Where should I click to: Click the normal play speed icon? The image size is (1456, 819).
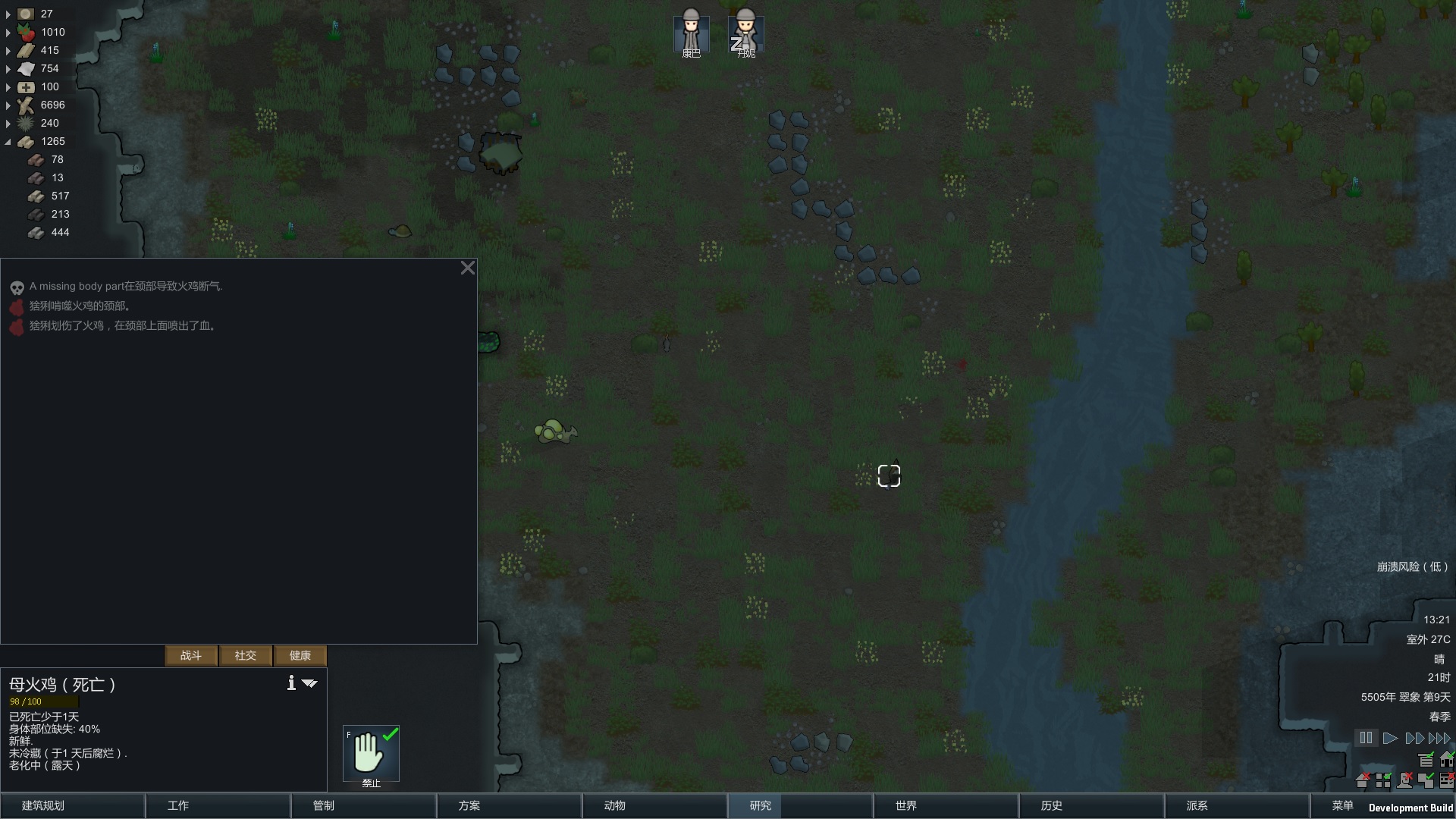coord(1391,738)
